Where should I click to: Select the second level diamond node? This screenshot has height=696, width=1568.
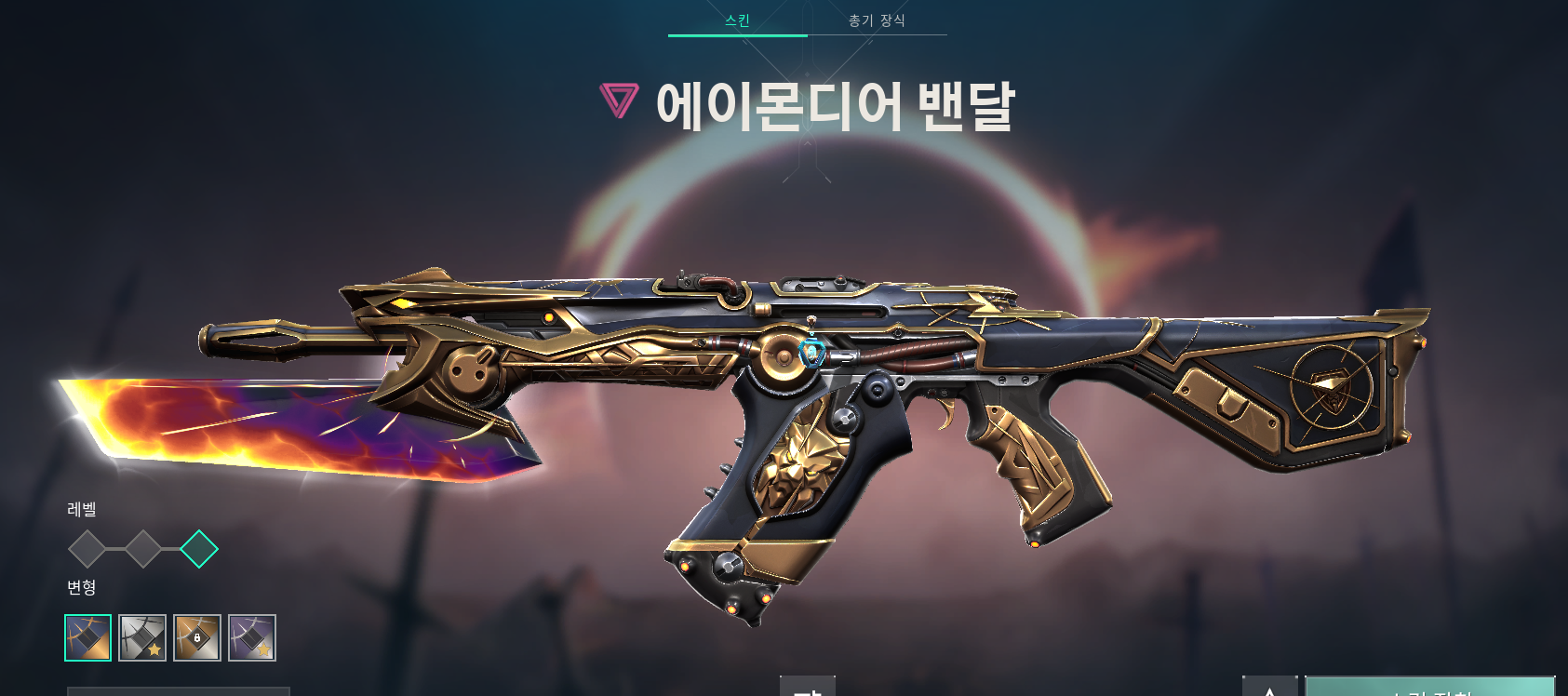[142, 550]
